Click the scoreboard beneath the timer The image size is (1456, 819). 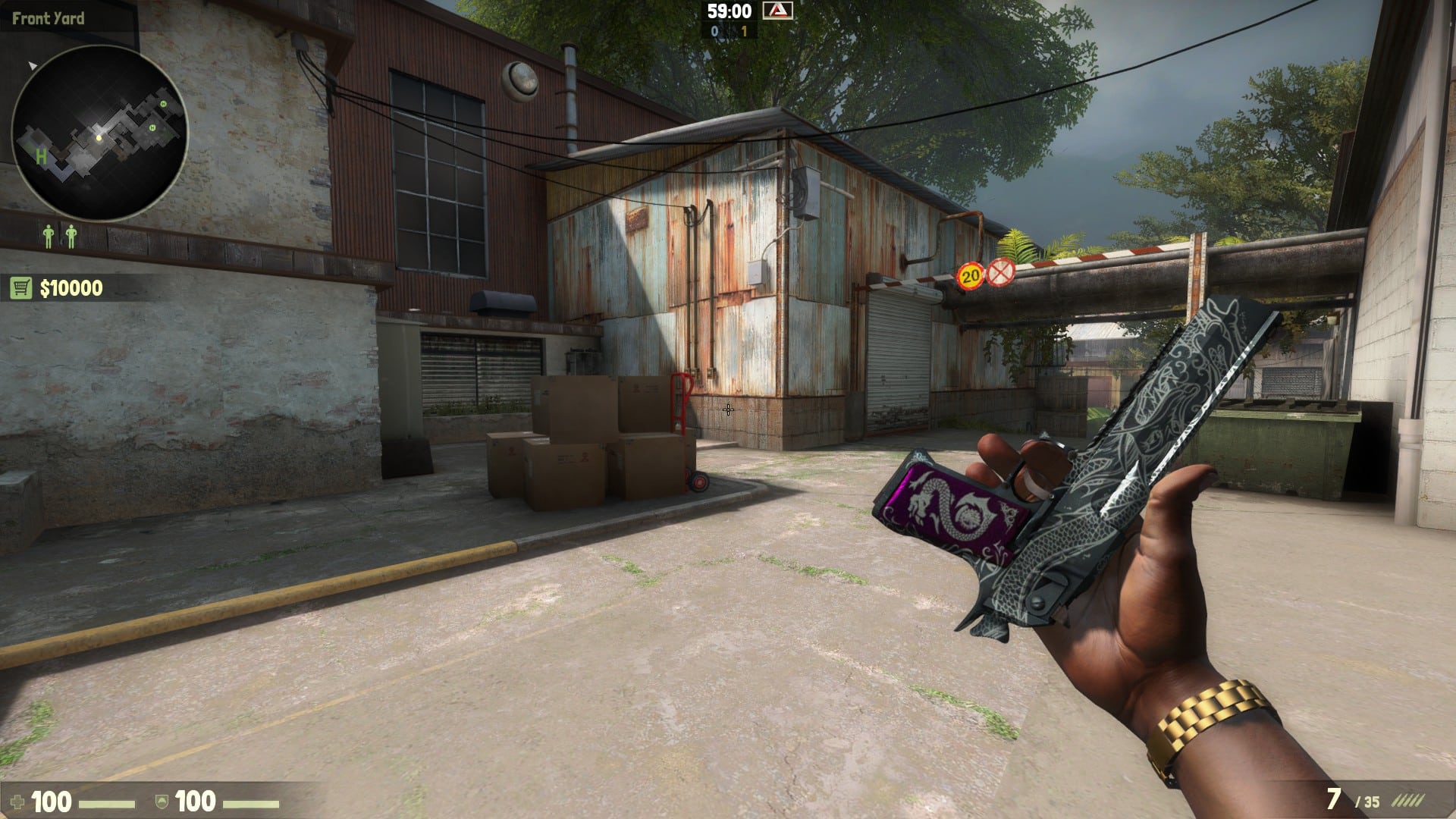click(x=730, y=32)
